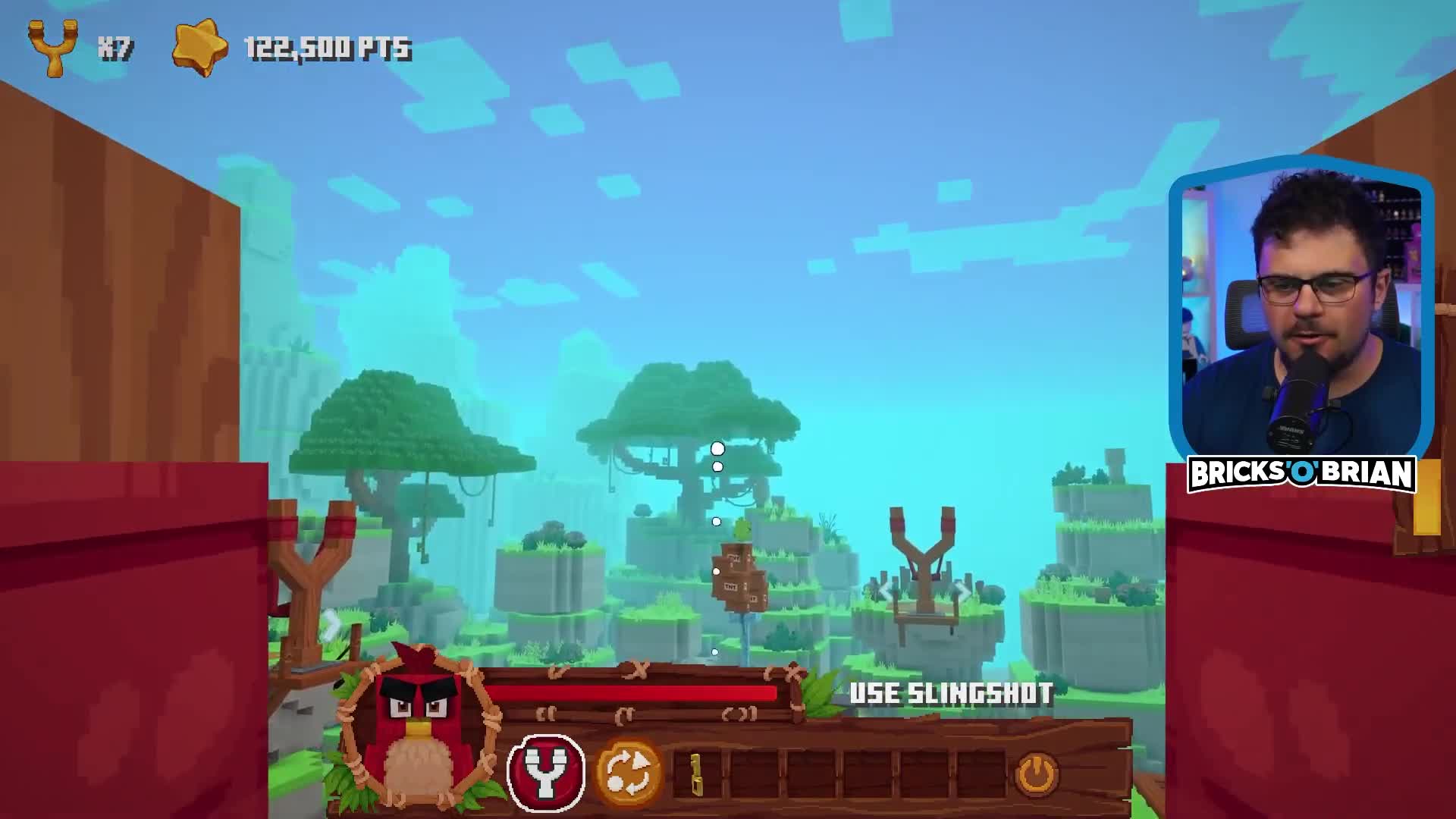Click the slingshot x7 counter icon

[x=53, y=45]
